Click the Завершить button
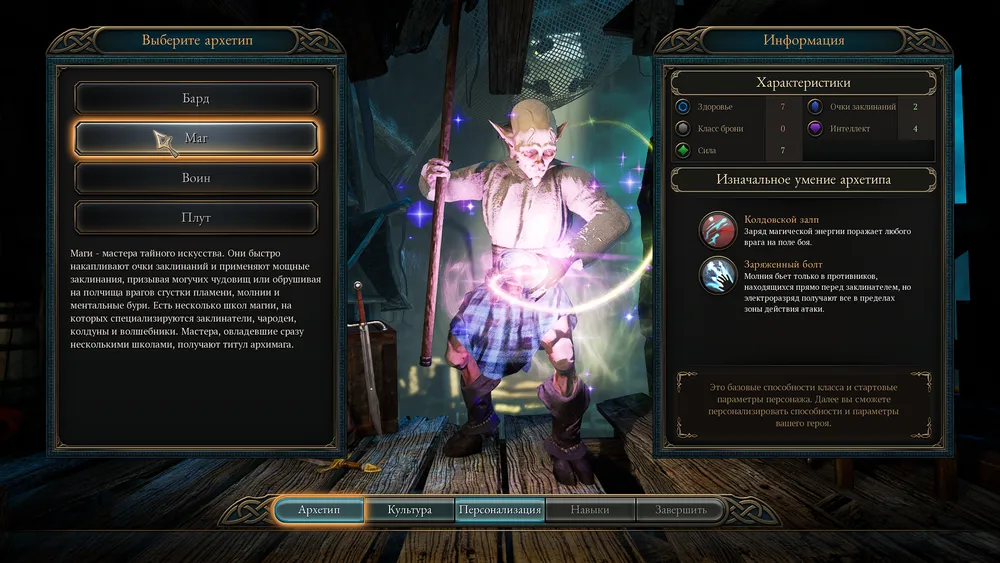The height and width of the screenshot is (563, 1000). tap(681, 510)
